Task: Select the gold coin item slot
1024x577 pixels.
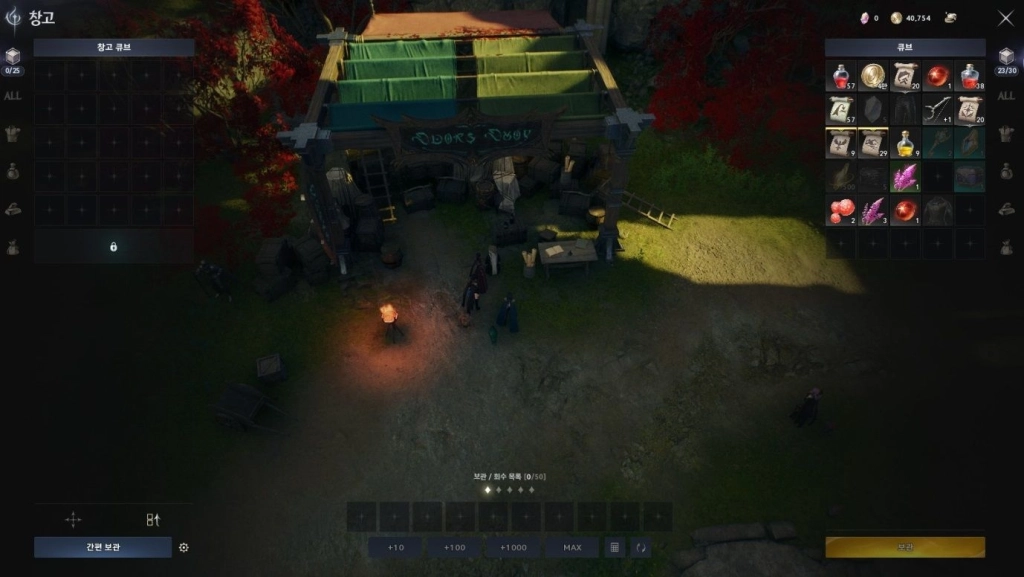Action: (873, 76)
